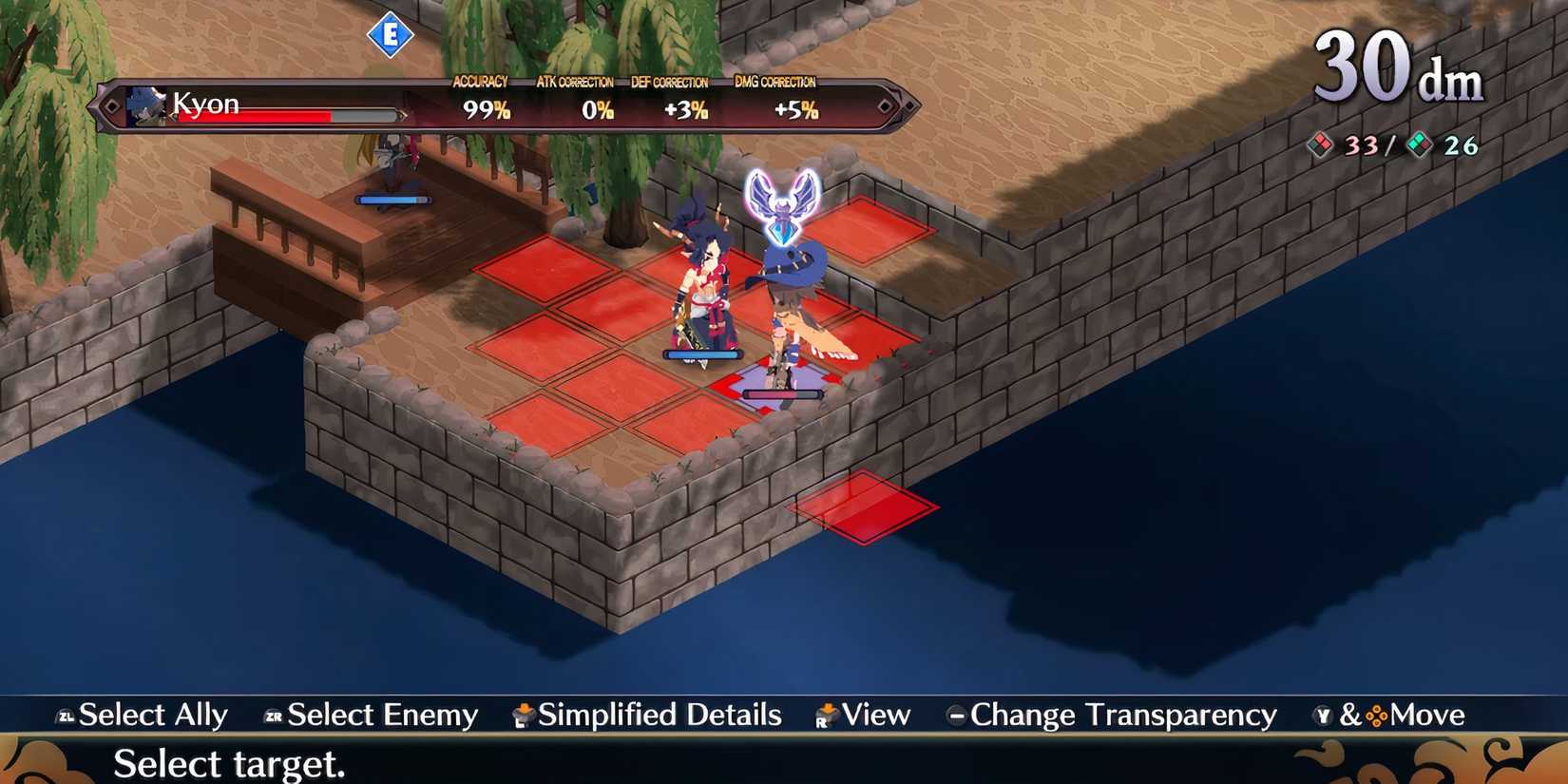
Task: Toggle the minus button for transparency
Action: pyautogui.click(x=957, y=715)
